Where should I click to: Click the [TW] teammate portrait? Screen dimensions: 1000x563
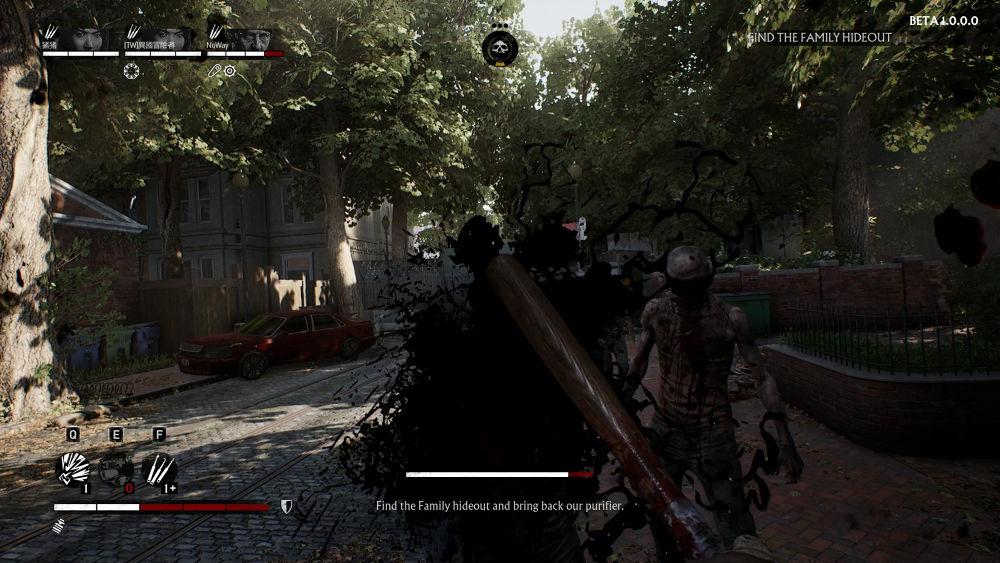coord(169,39)
